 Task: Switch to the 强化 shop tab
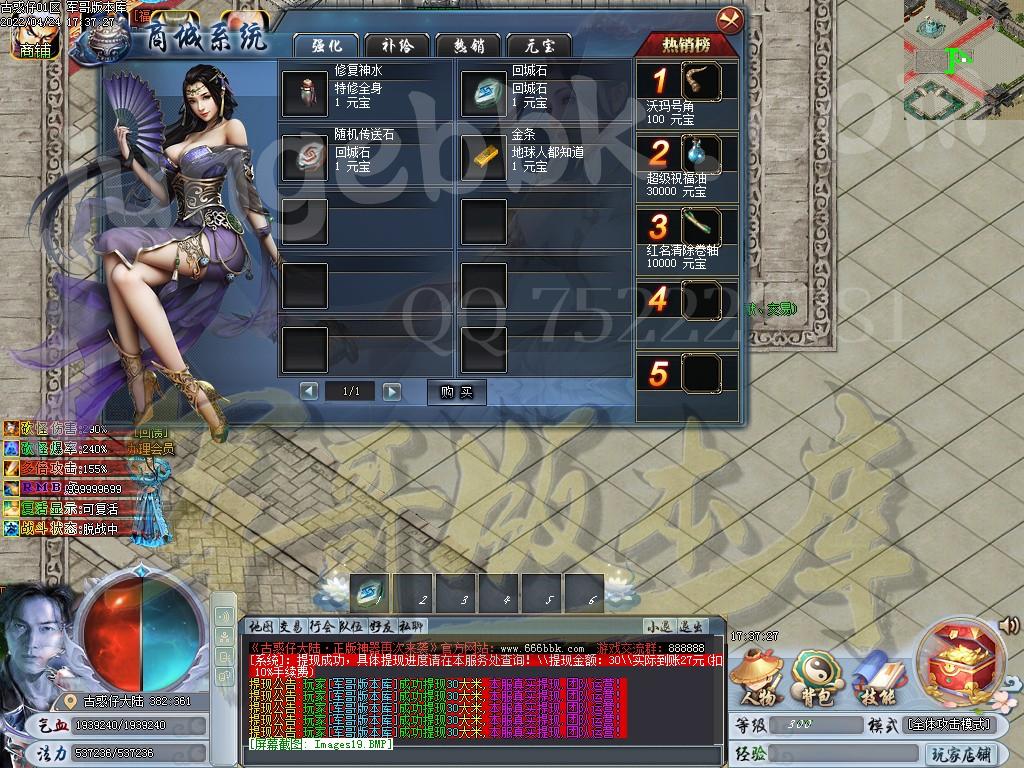point(327,45)
